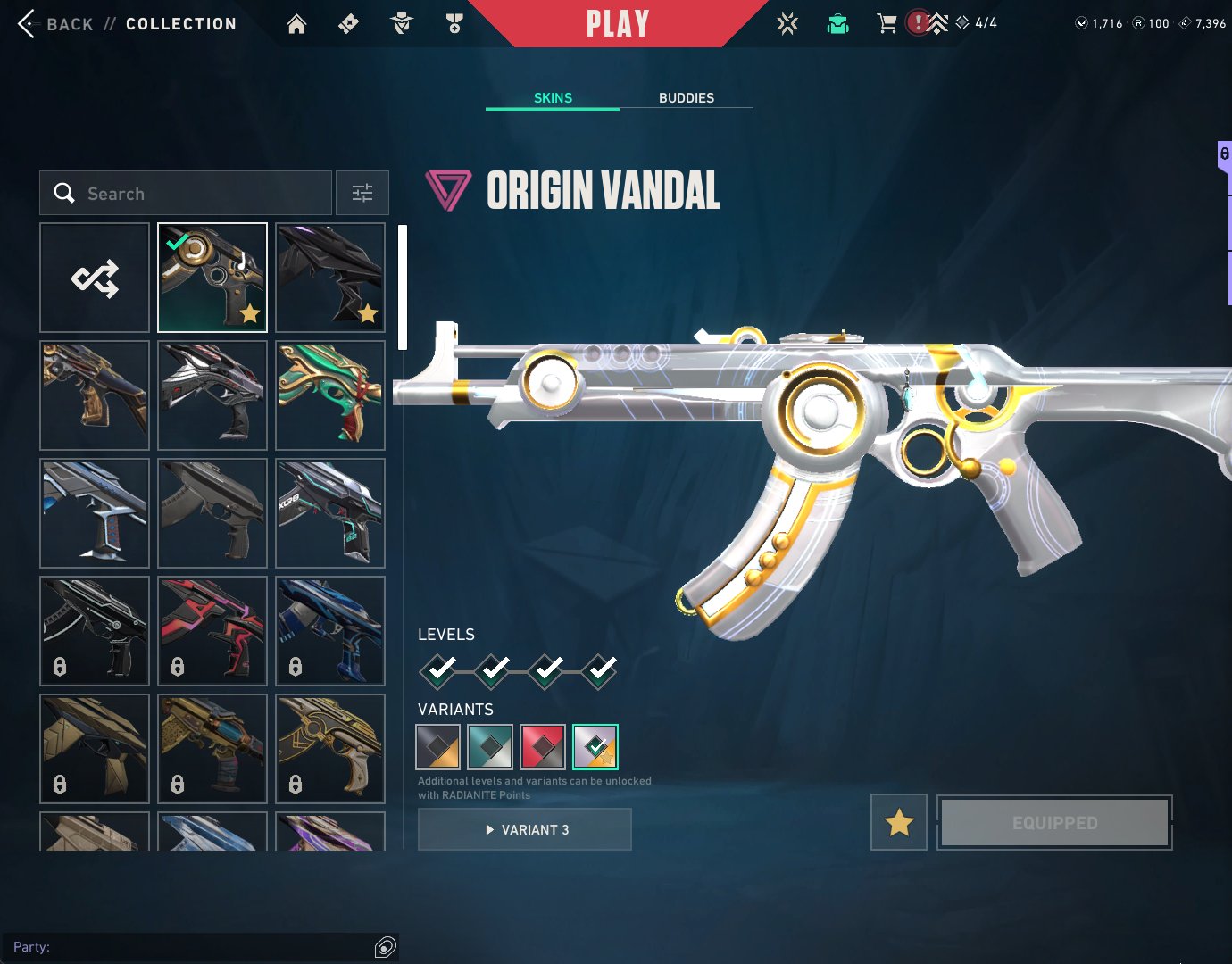Choose the random shuffle skin tile
Image resolution: width=1232 pixels, height=964 pixels.
[x=95, y=278]
